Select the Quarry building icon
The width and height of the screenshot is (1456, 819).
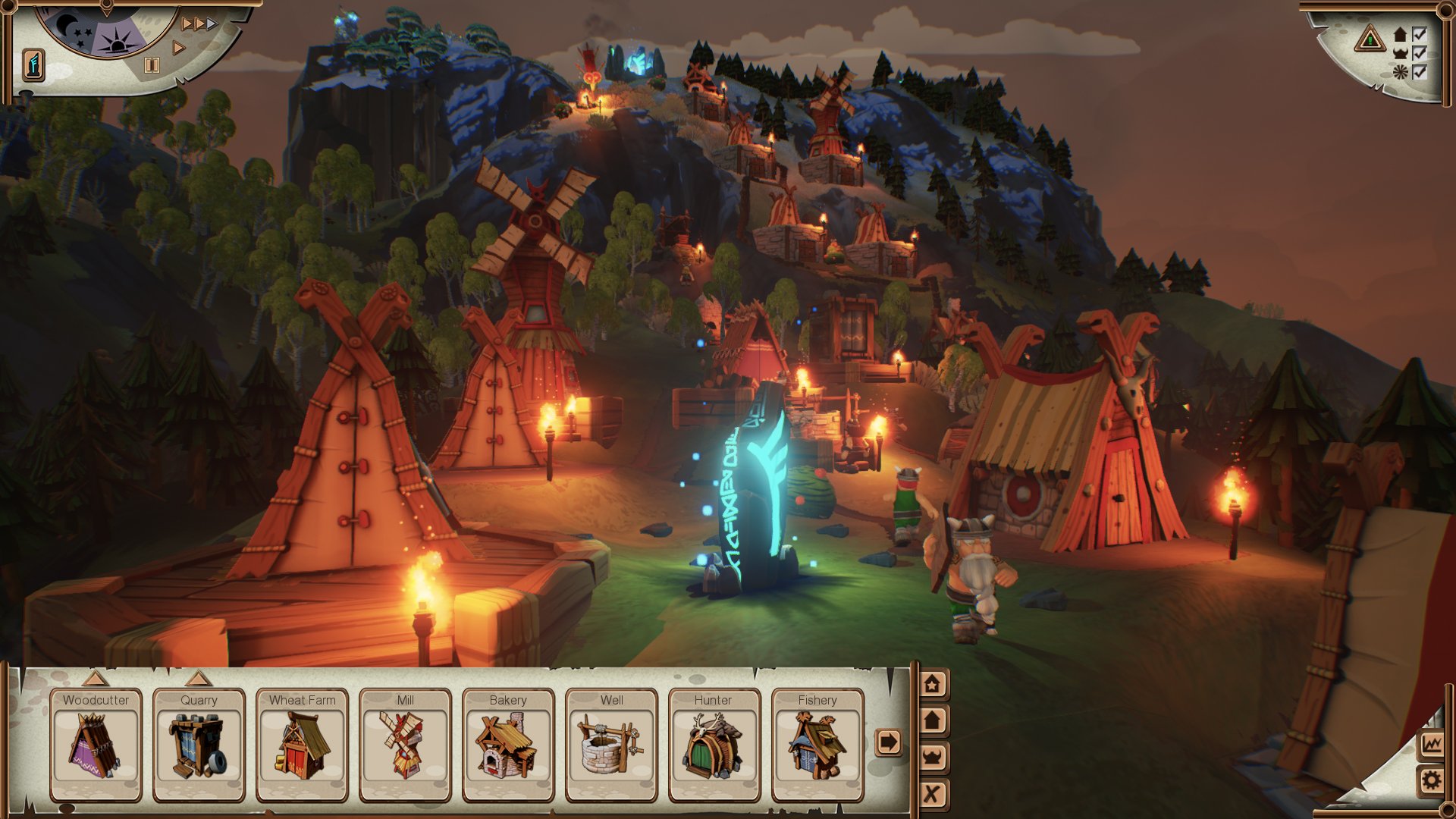[x=198, y=747]
